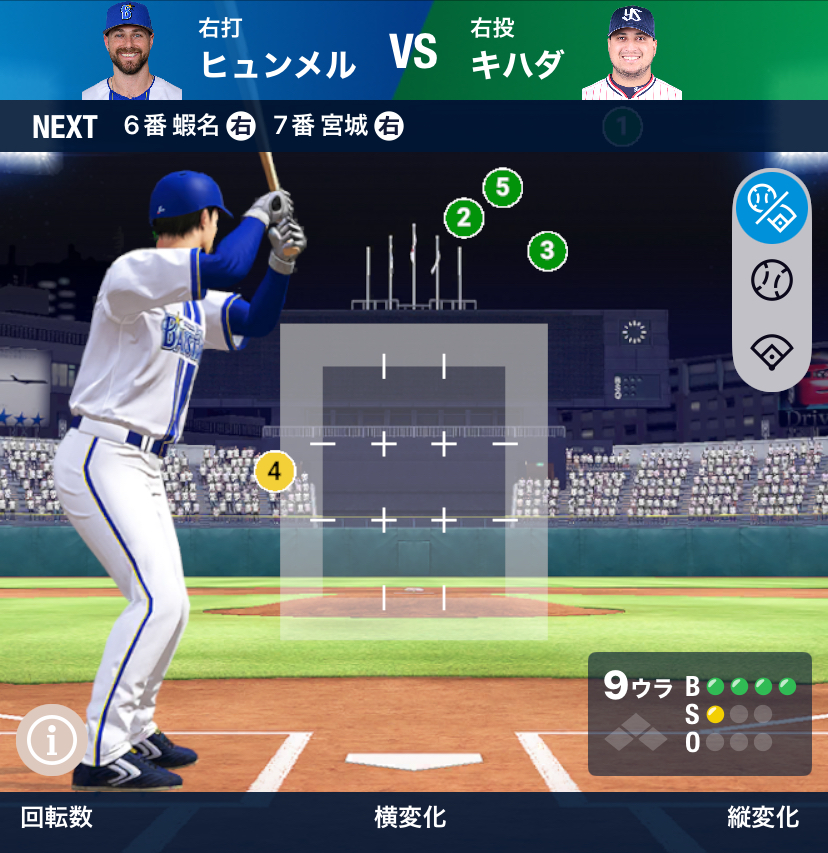Viewport: 828px width, 853px height.
Task: Show the 回転数 spin rate tab
Action: coord(57,817)
